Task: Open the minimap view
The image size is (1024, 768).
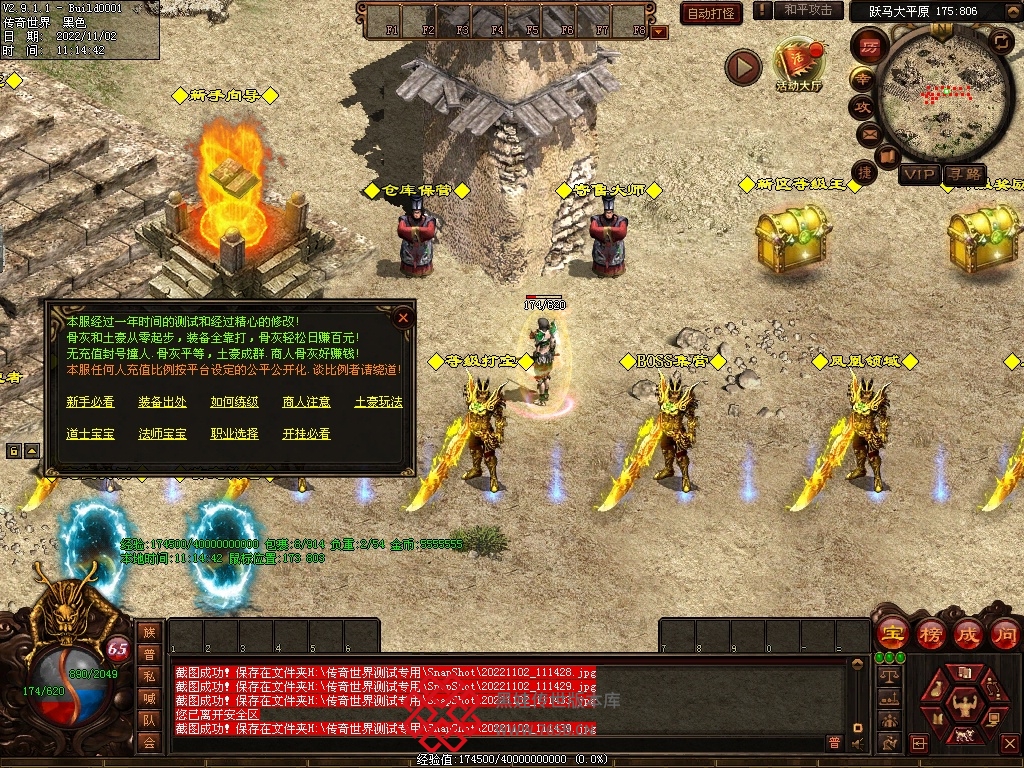Action: click(x=944, y=93)
